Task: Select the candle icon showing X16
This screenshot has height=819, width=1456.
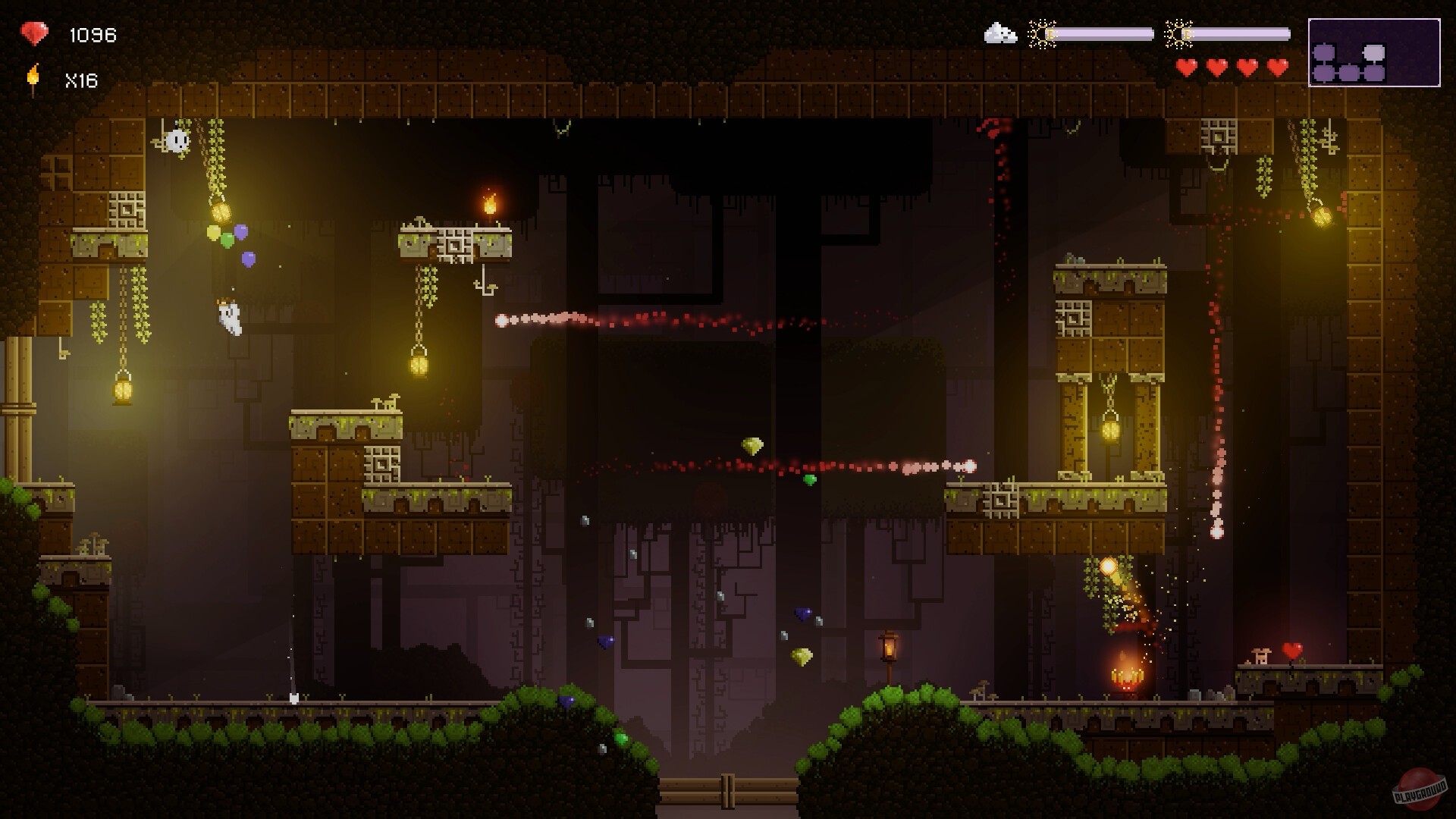Action: point(32,77)
